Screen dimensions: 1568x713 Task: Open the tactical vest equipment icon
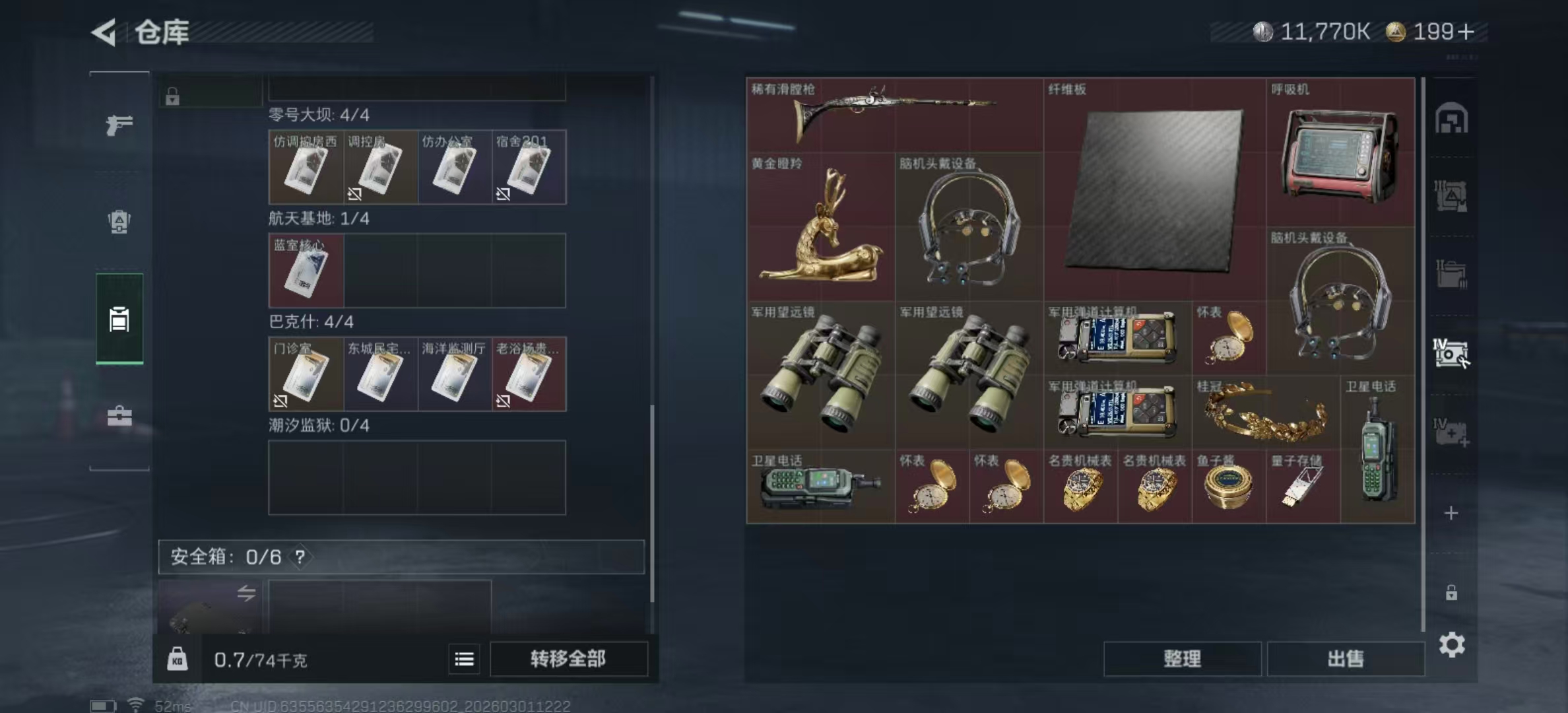click(119, 222)
